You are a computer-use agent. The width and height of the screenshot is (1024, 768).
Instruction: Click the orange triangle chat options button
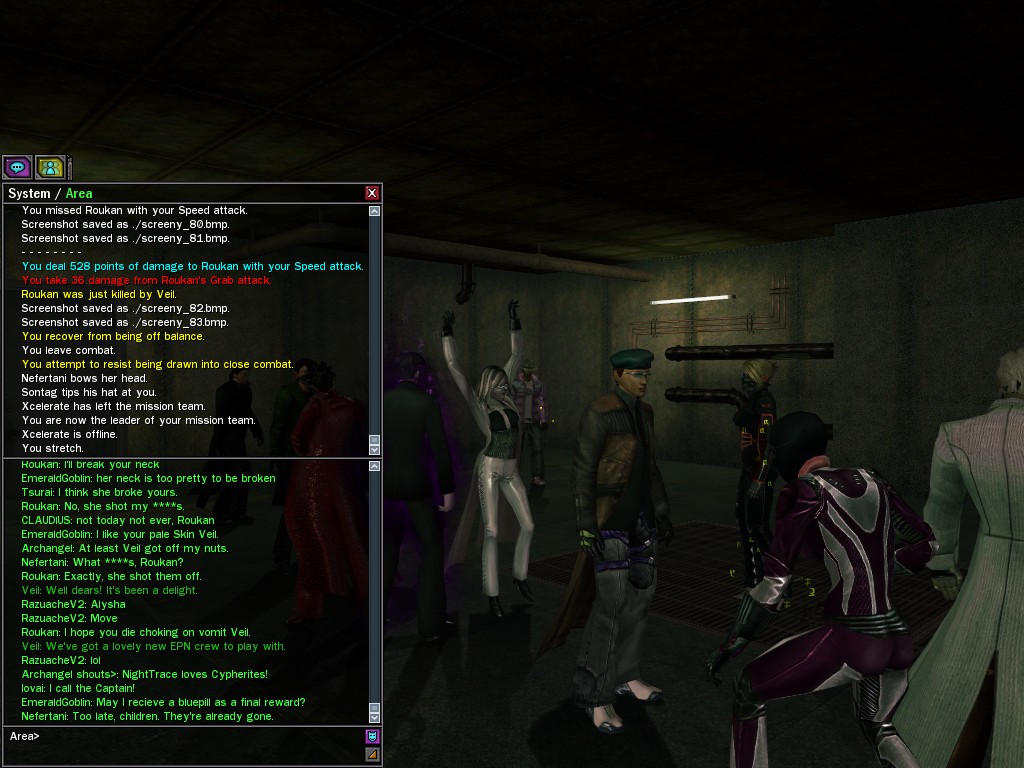pos(372,754)
